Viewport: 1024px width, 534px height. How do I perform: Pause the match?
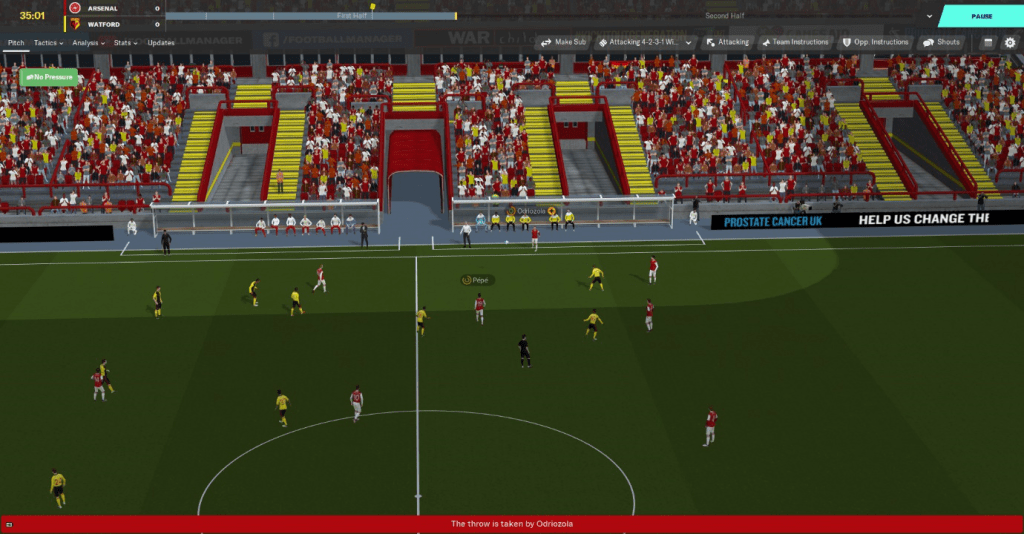[980, 16]
